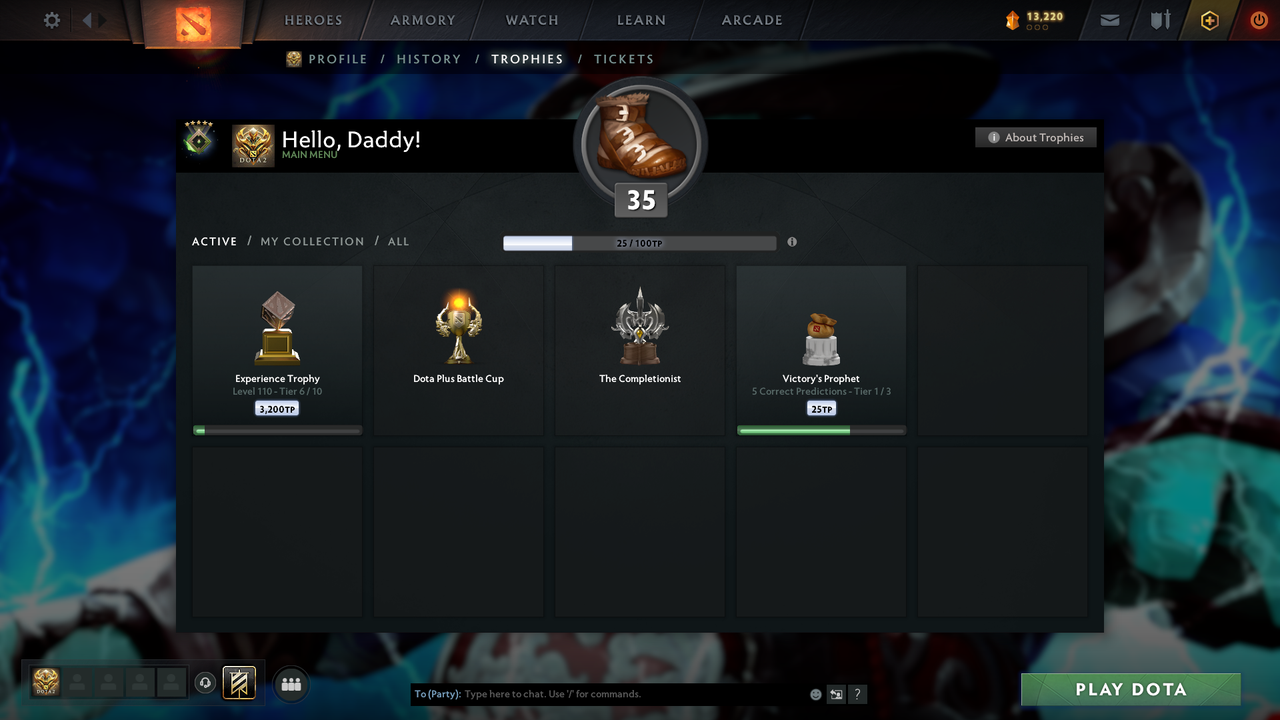
Task: Switch trophy filter to ALL
Action: coord(398,241)
